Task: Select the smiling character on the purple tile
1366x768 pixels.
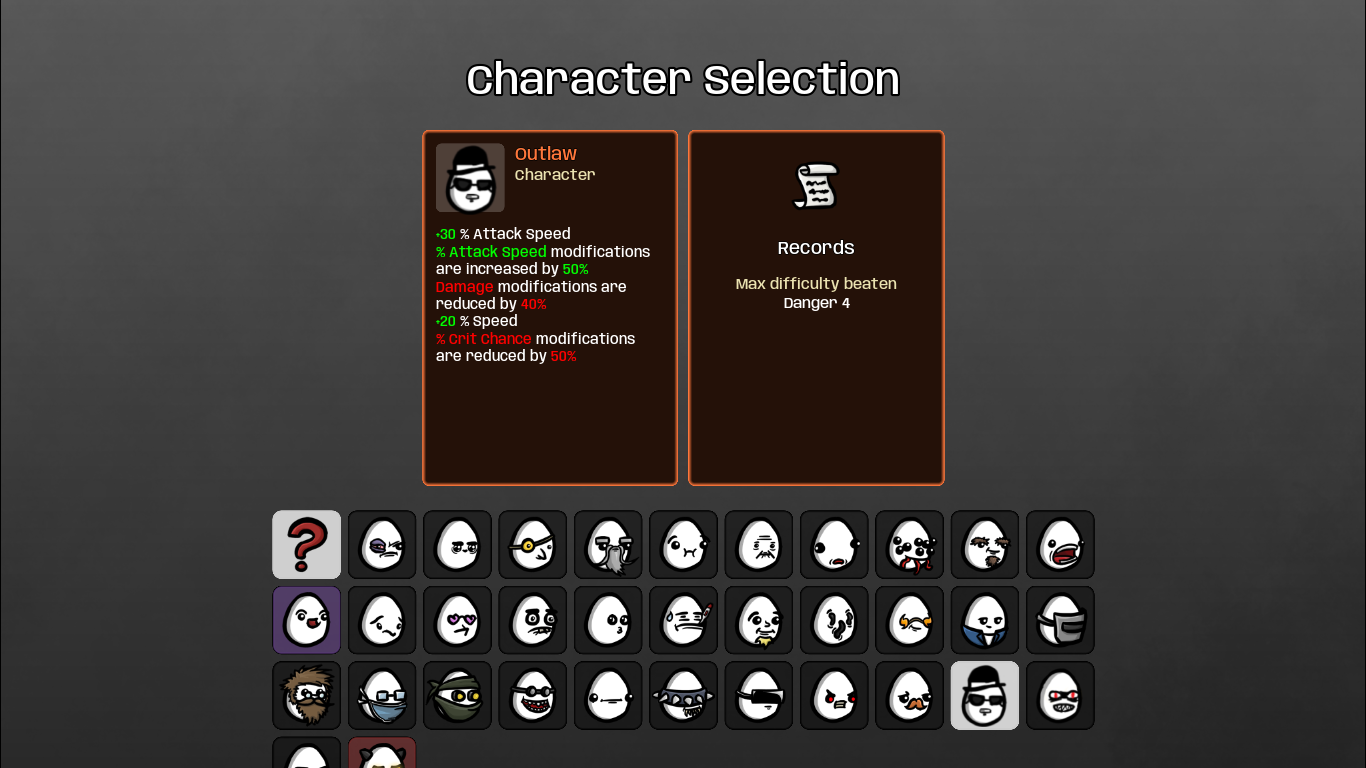Action: (x=306, y=620)
